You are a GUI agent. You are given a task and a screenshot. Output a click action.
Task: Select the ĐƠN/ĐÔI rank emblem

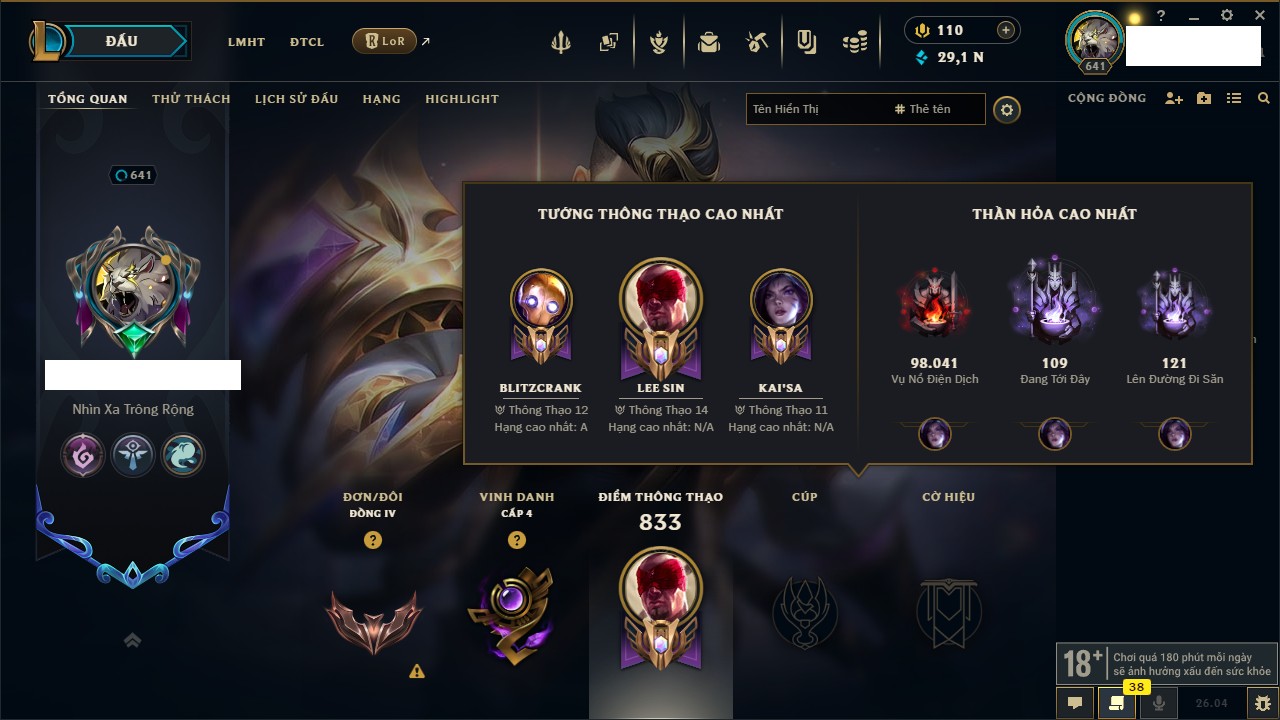(373, 620)
